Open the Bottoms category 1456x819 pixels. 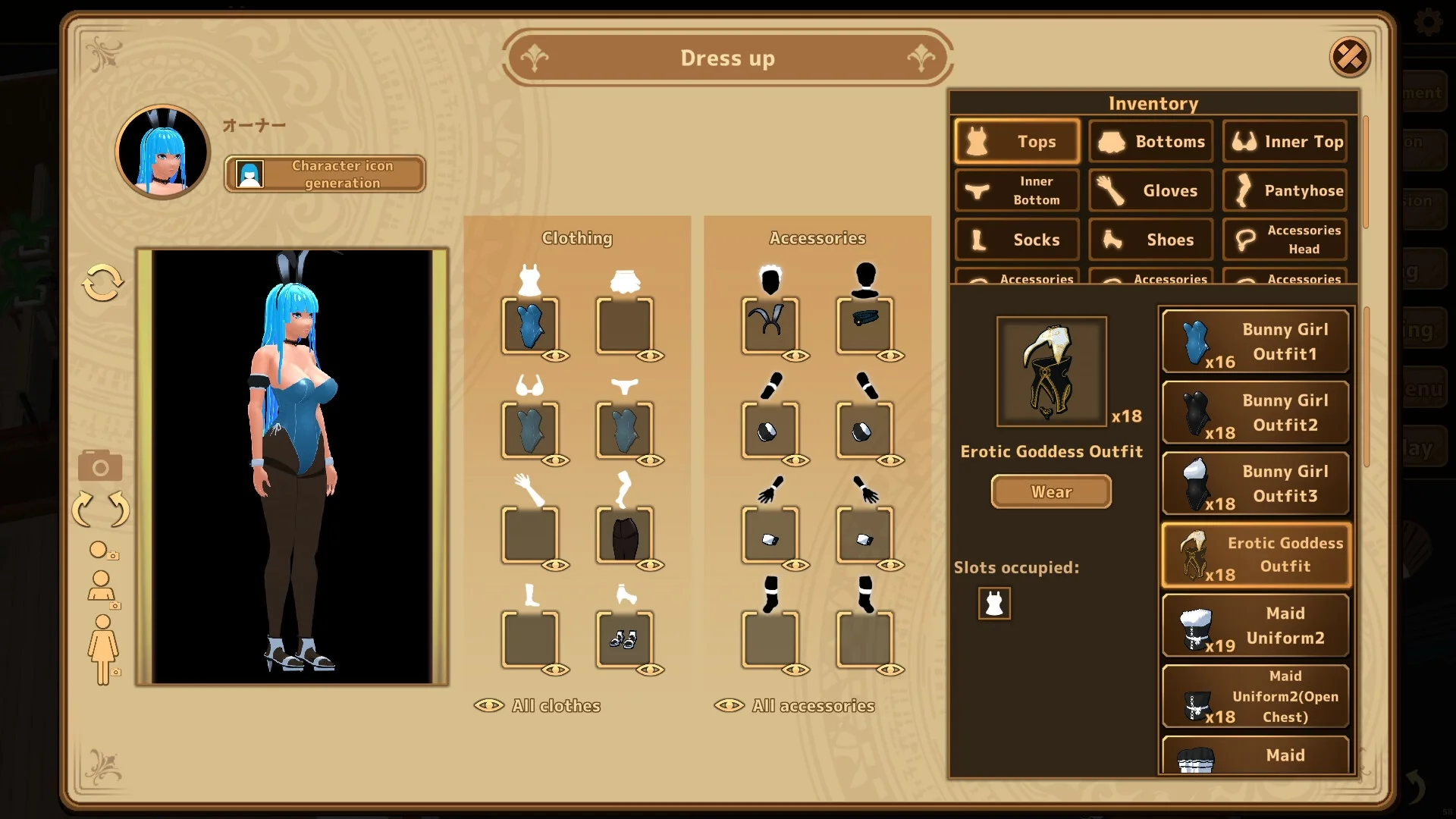tap(1150, 142)
